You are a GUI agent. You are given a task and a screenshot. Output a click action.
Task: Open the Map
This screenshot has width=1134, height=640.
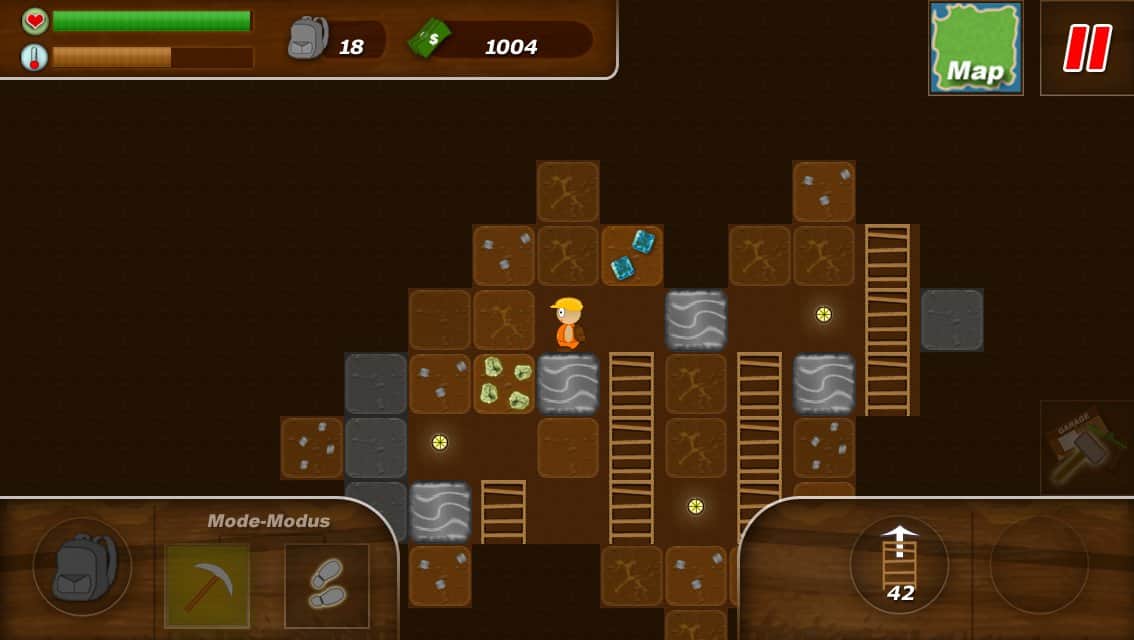[975, 48]
